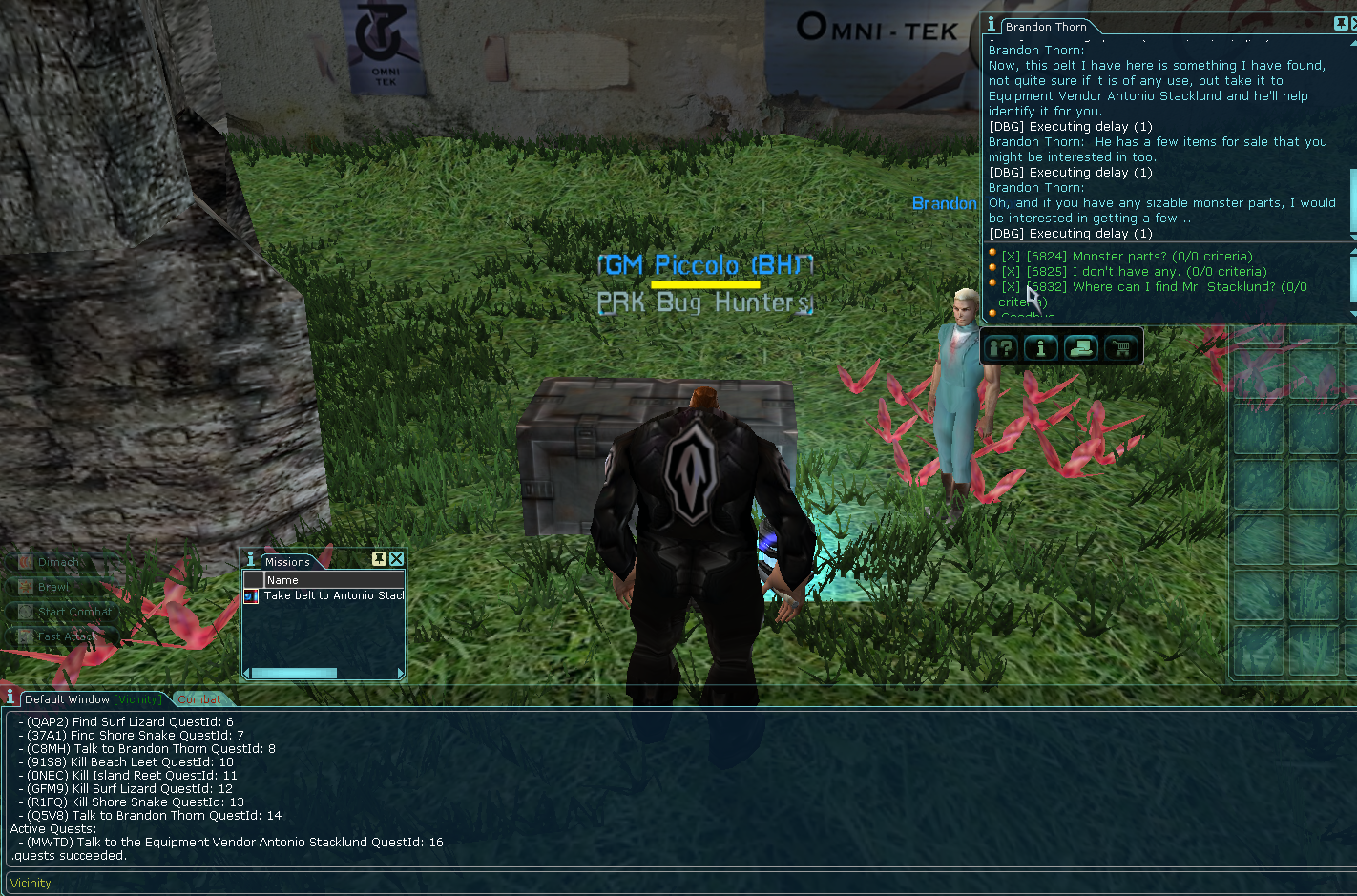Image resolution: width=1357 pixels, height=896 pixels.
Task: Switch to the Combat chat tab
Action: coord(198,699)
